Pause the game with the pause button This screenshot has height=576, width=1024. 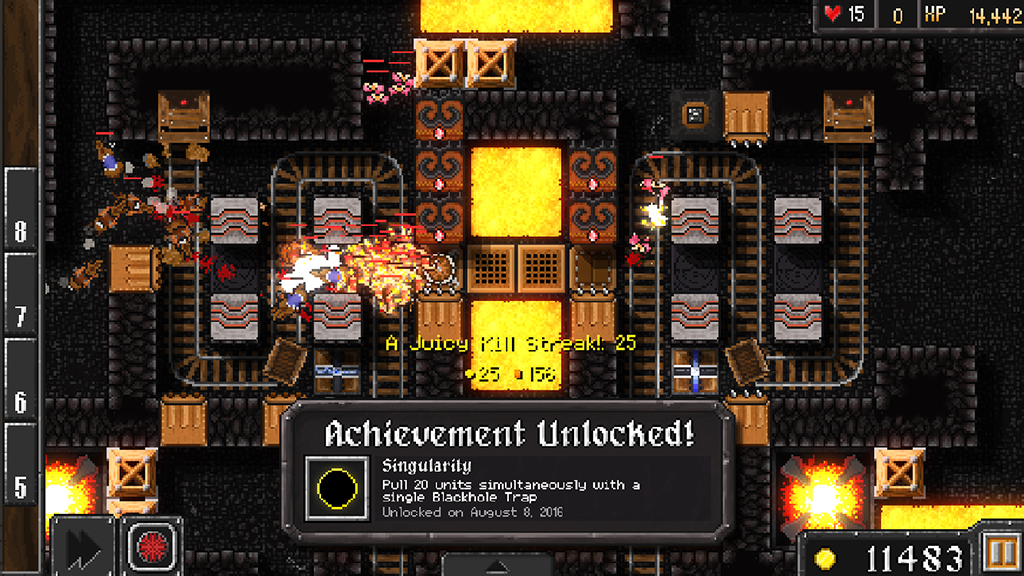[1000, 555]
